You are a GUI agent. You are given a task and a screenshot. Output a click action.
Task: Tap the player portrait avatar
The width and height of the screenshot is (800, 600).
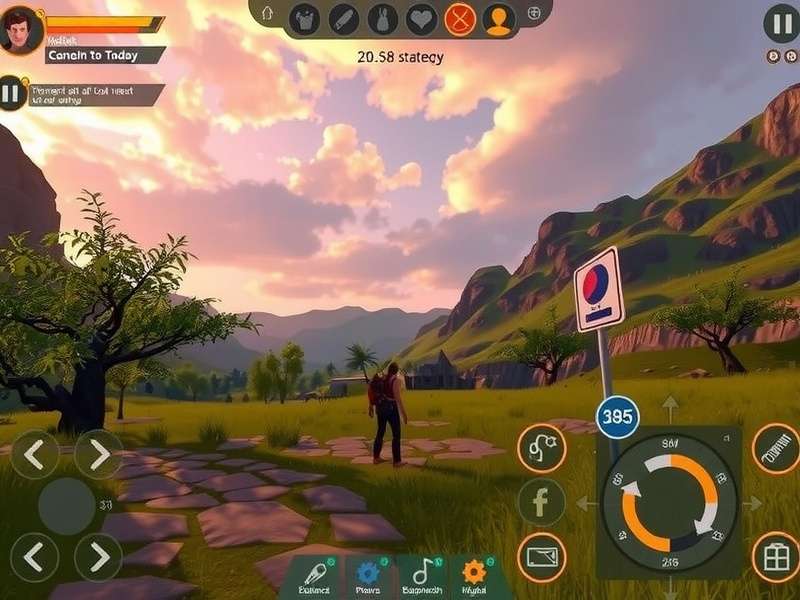click(21, 30)
